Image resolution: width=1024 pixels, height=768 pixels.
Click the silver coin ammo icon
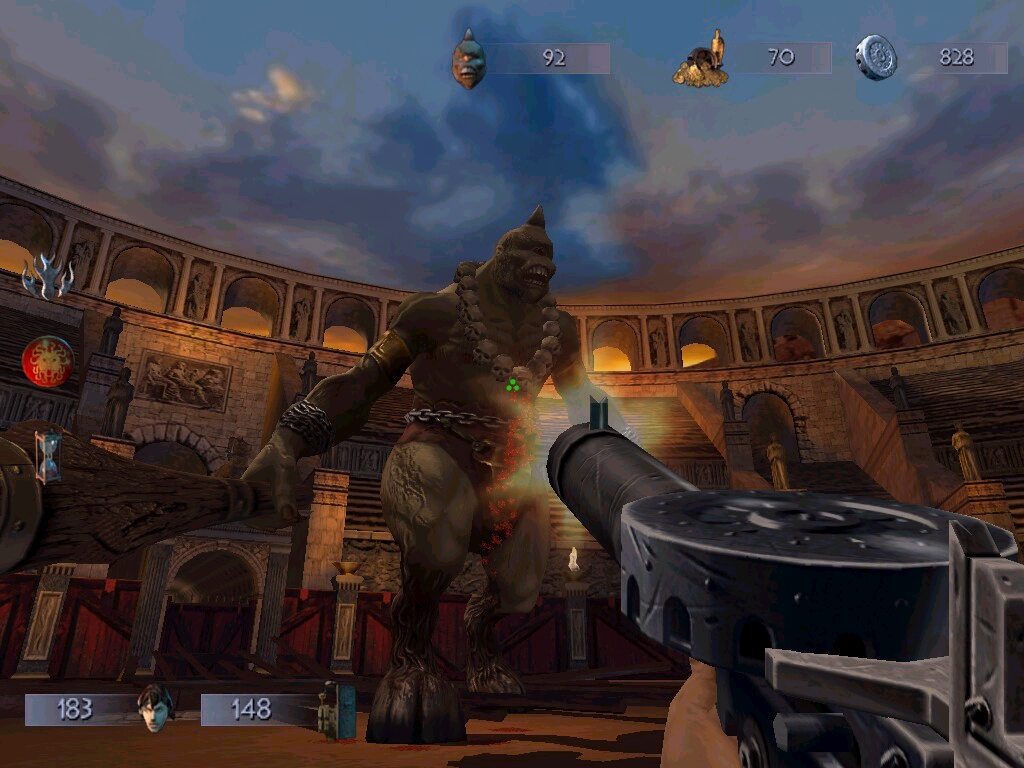pos(875,58)
